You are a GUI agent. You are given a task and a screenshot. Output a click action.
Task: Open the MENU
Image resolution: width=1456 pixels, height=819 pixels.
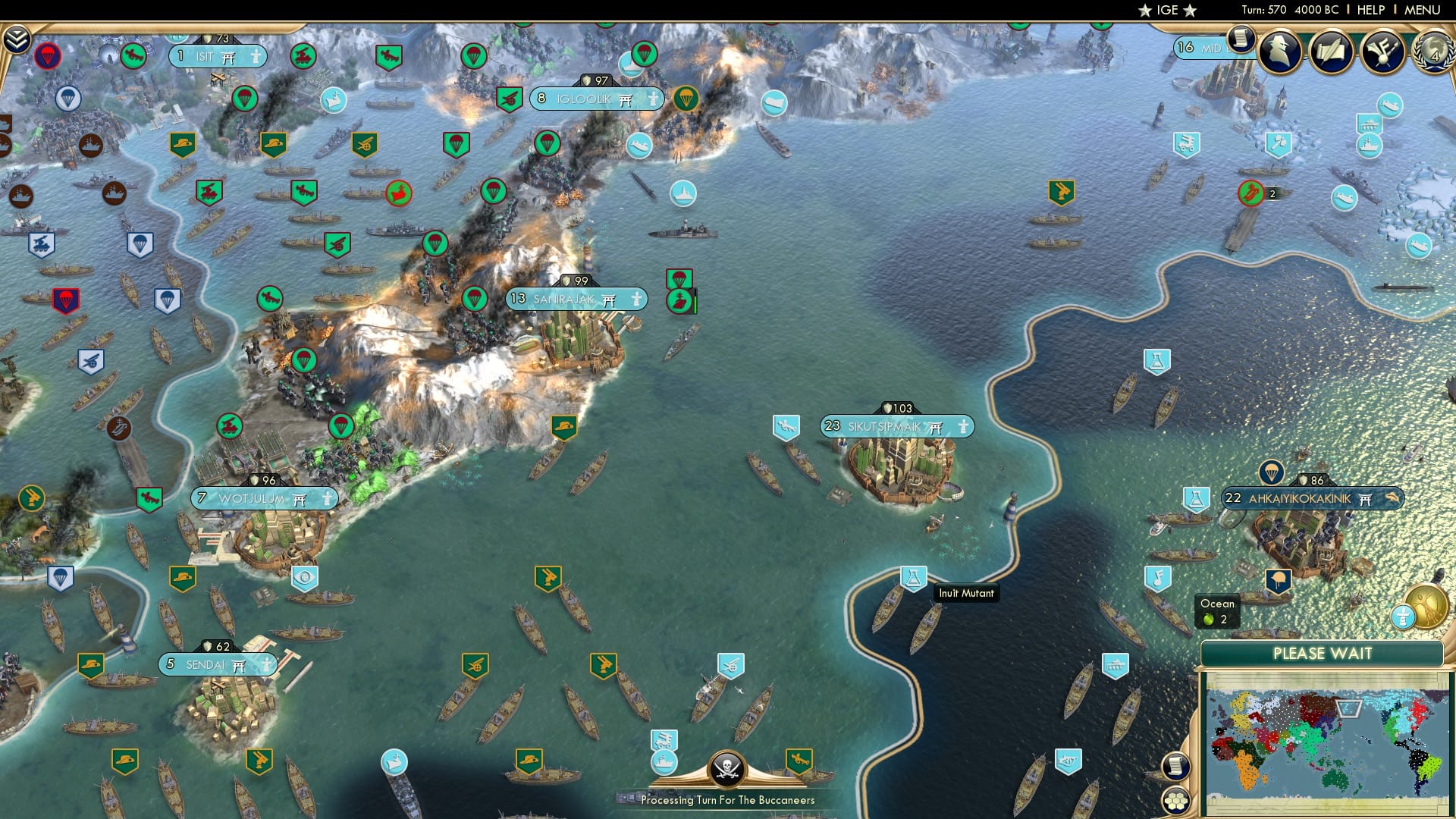coord(1423,11)
